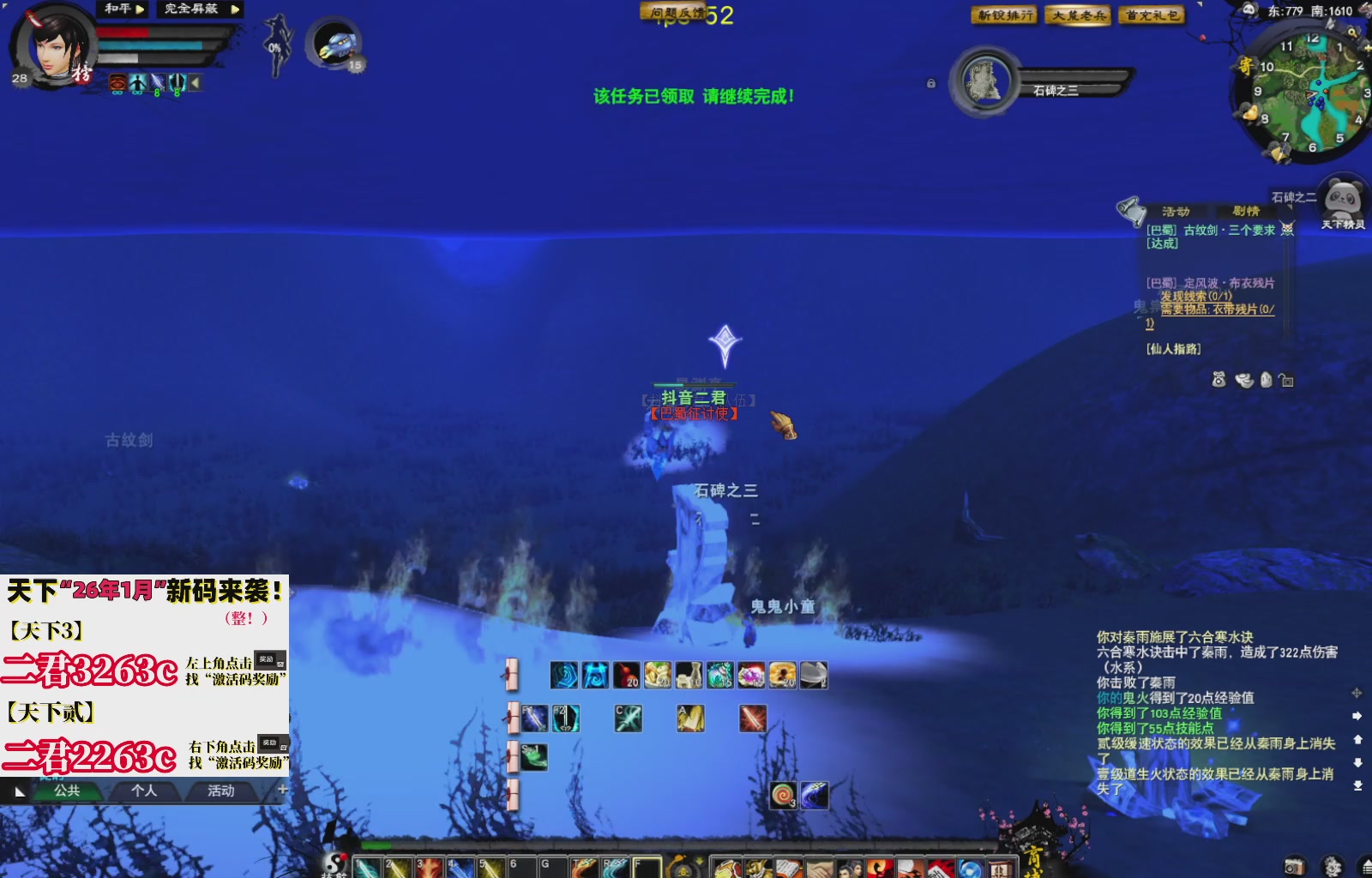Click the hand pickup icon in the quest tracker

pyautogui.click(x=1266, y=380)
